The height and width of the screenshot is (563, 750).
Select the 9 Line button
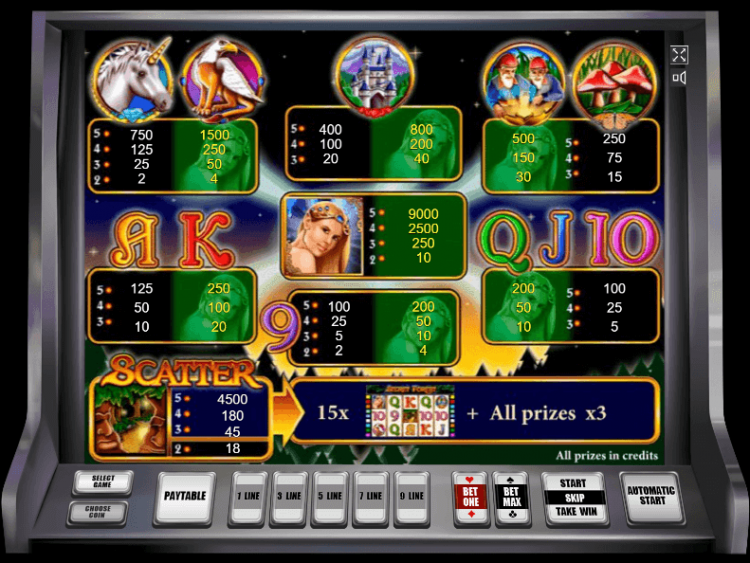coord(411,497)
